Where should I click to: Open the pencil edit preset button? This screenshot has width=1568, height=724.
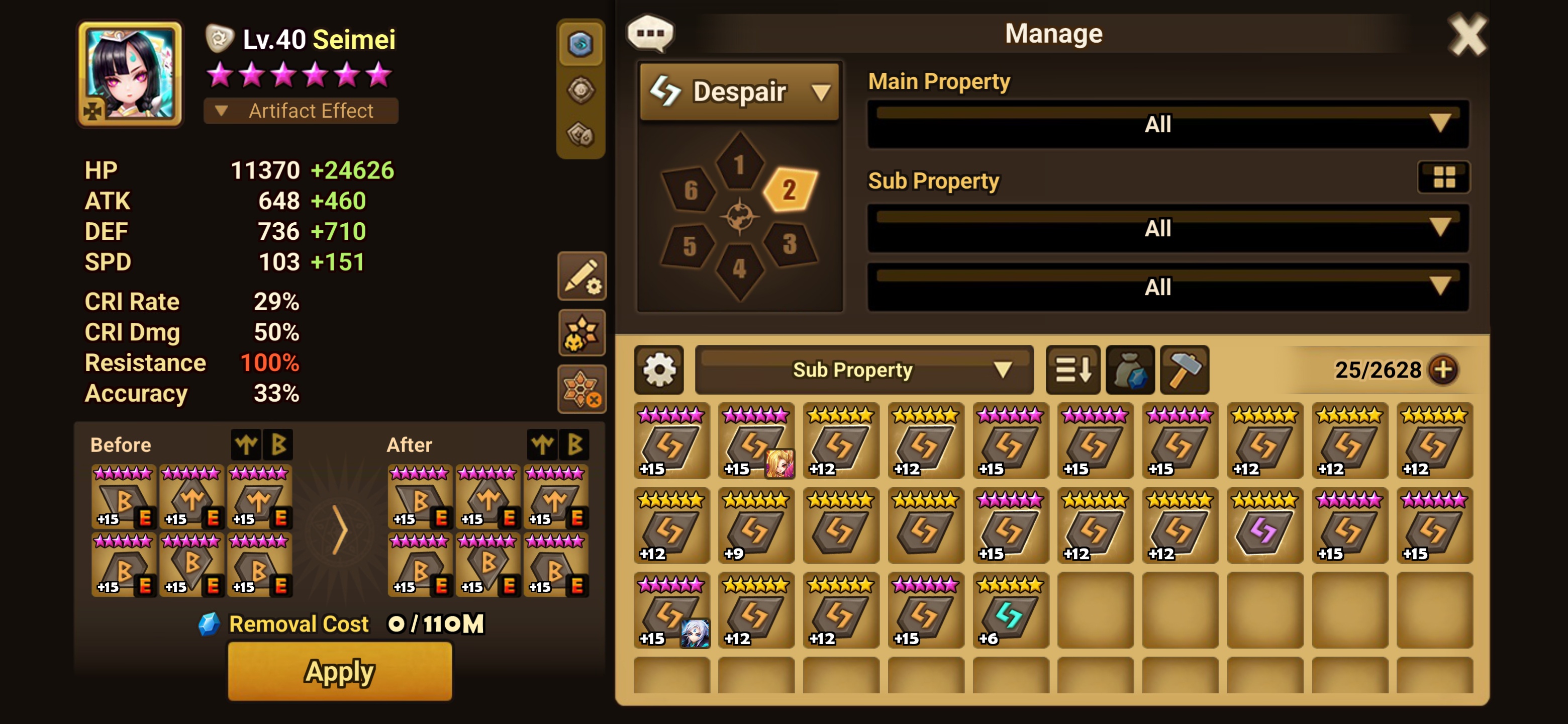[581, 277]
